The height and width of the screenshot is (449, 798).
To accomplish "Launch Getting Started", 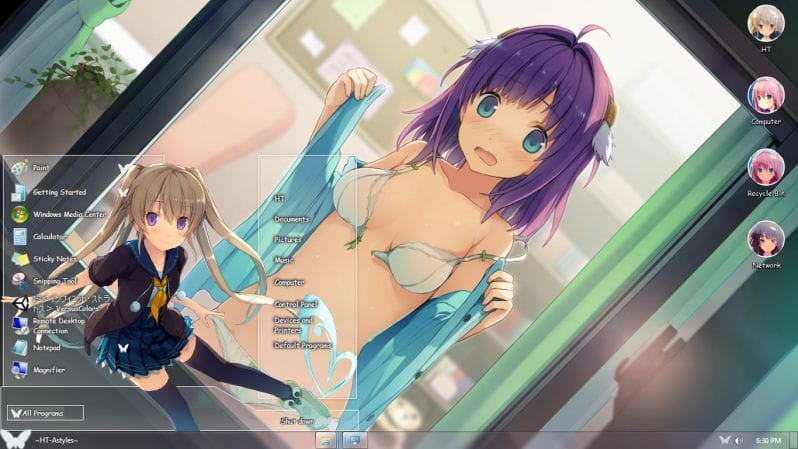I will [x=58, y=192].
